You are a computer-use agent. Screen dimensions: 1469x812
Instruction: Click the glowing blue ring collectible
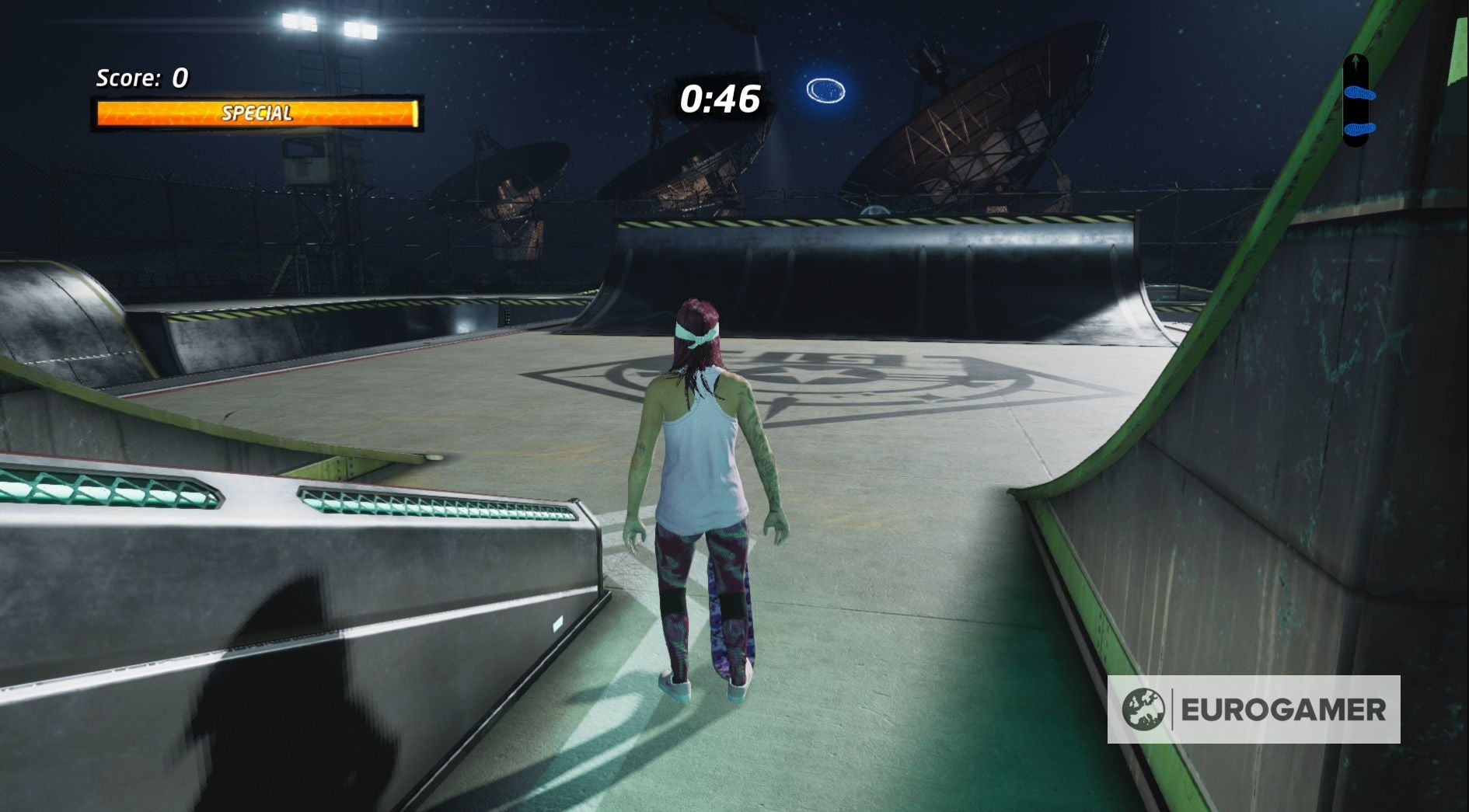(x=825, y=92)
